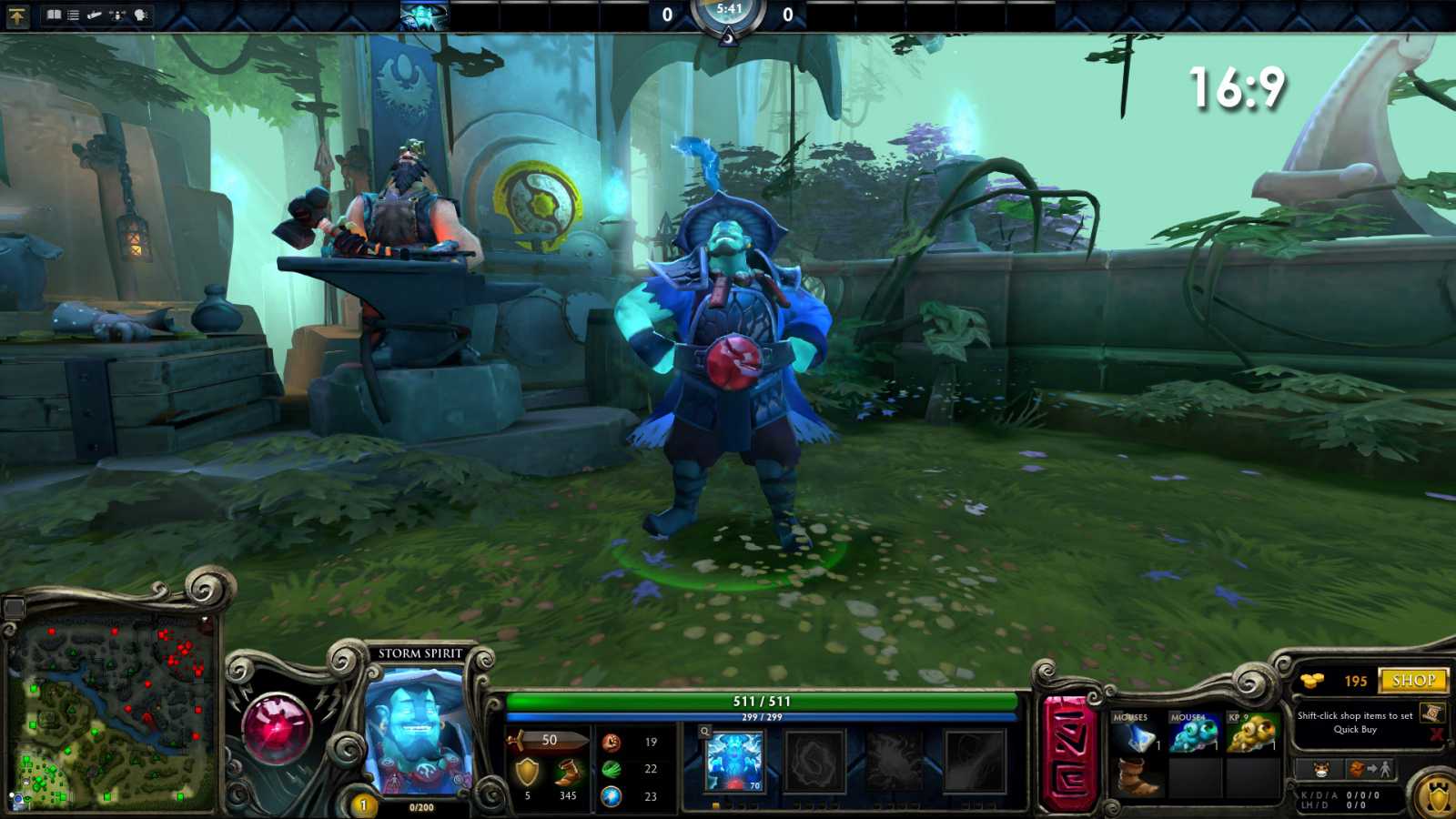Activate the Static Remnant ability
This screenshot has width=1456, height=819.
pyautogui.click(x=733, y=761)
